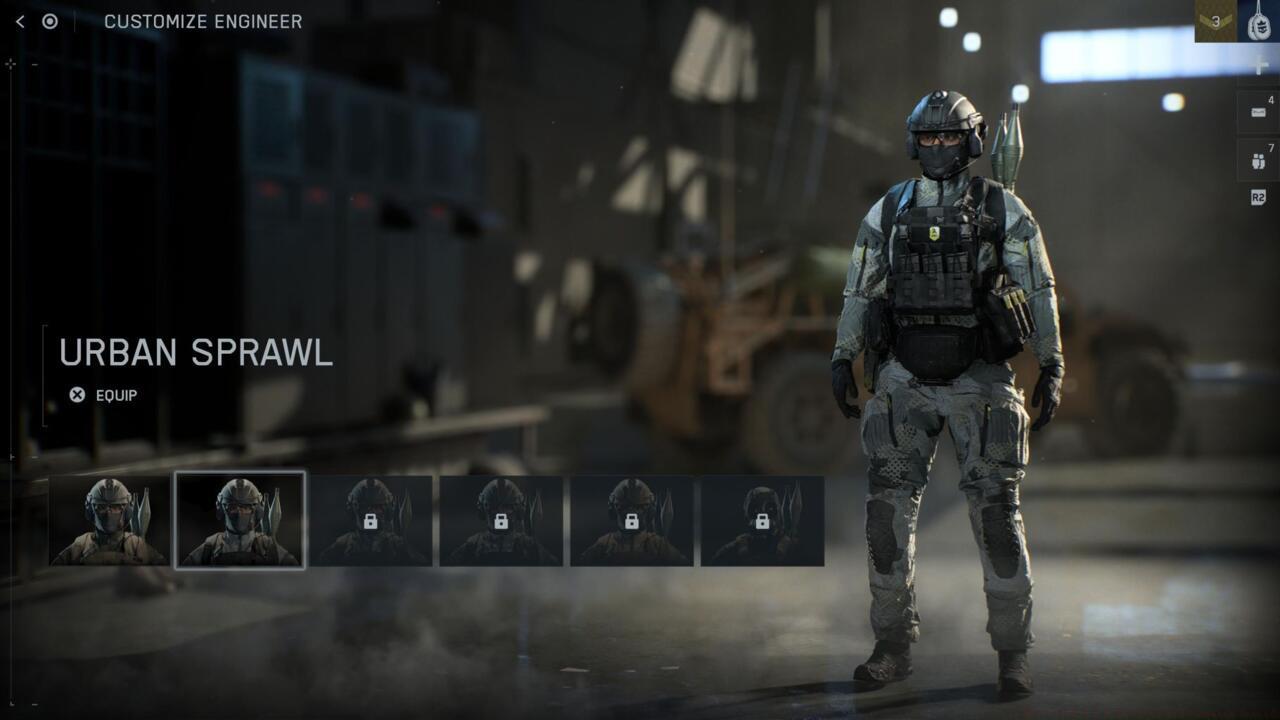The image size is (1280, 720).
Task: Click the lock icon on third skin slot
Action: tap(370, 521)
